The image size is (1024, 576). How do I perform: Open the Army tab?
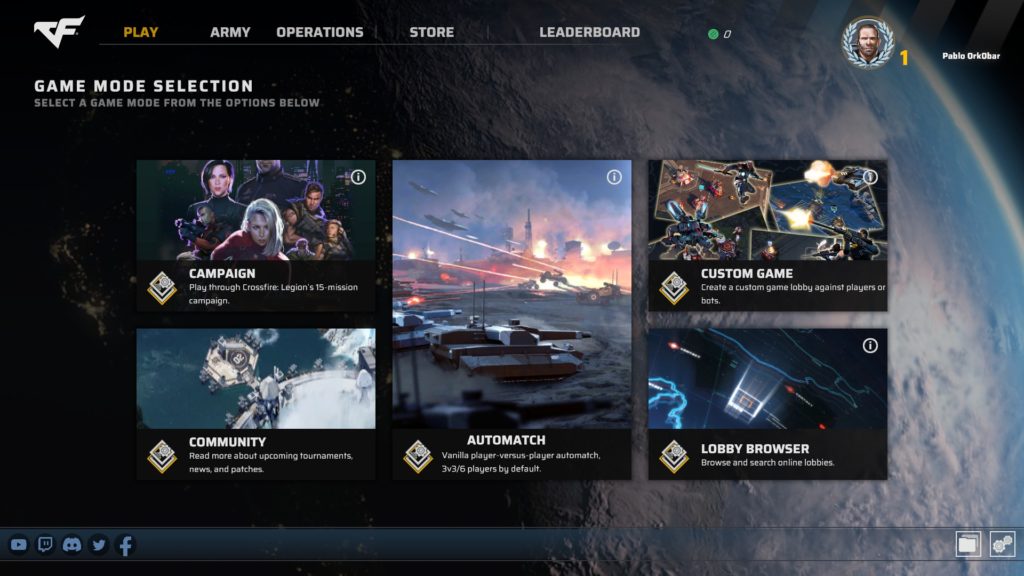coord(230,32)
